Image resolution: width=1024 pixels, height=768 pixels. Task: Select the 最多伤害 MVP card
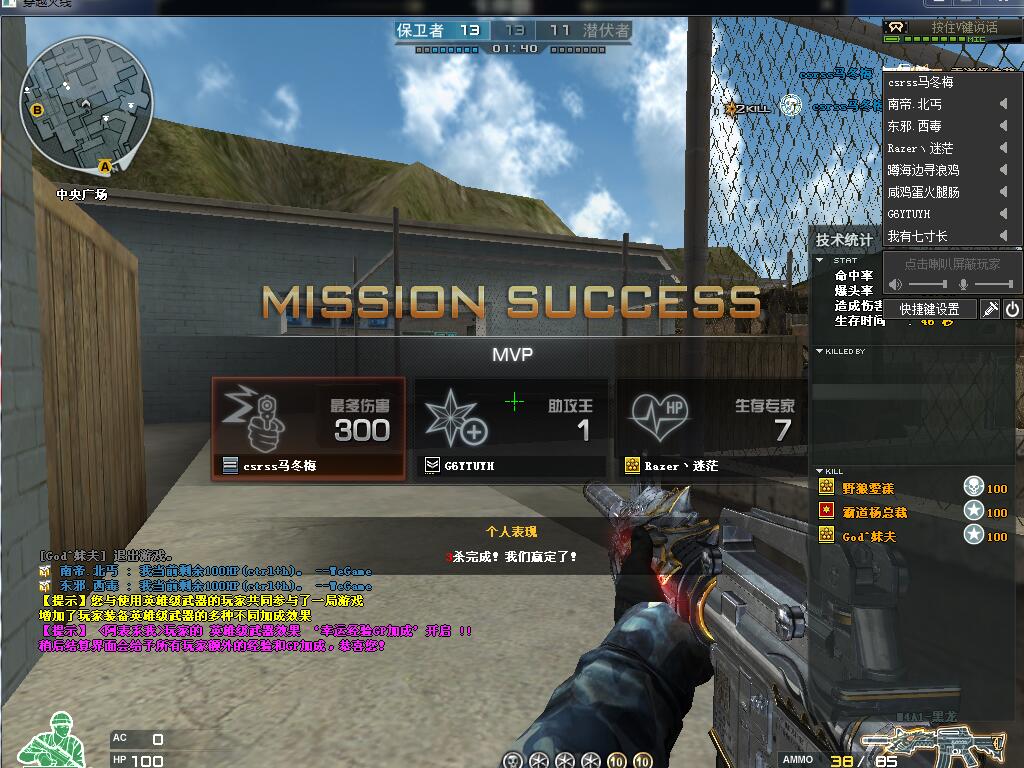tap(309, 428)
